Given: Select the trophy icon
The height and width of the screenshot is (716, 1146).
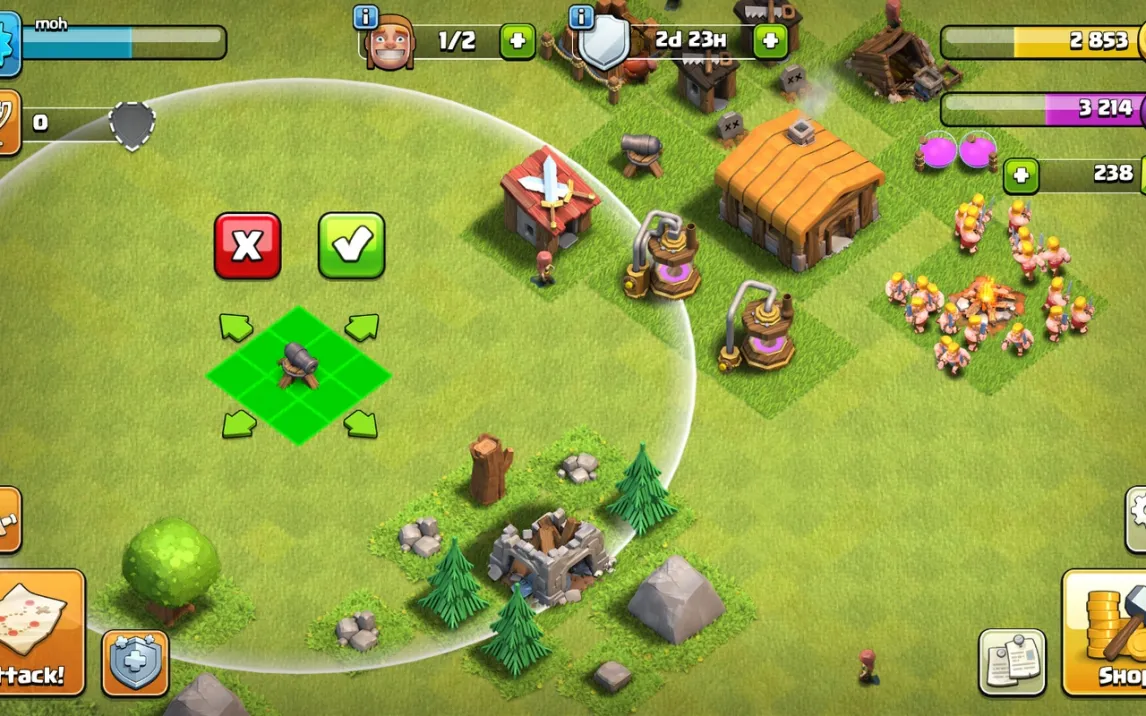Looking at the screenshot, I should (x=8, y=122).
